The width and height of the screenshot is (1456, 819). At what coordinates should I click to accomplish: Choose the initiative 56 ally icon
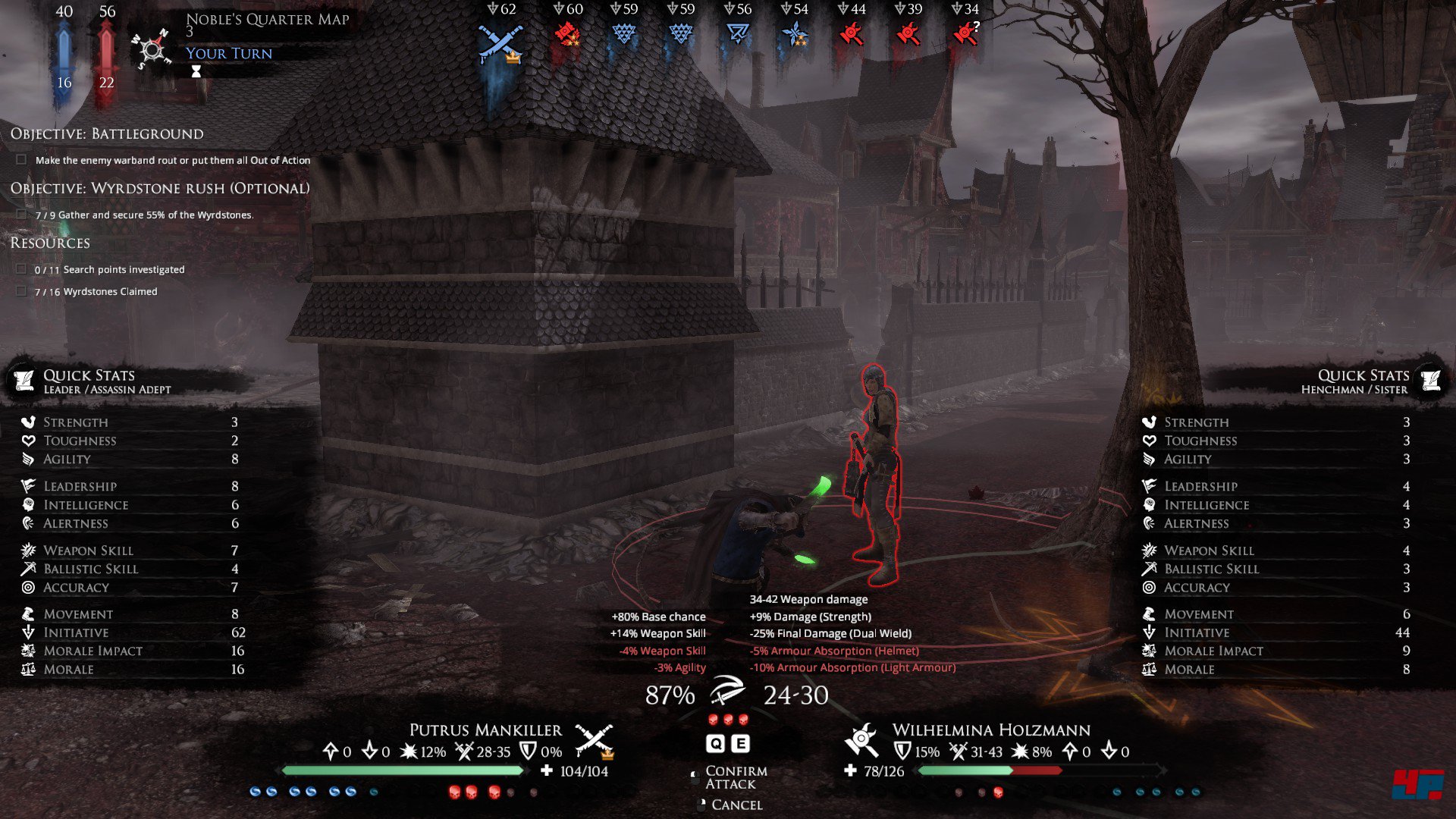pyautogui.click(x=737, y=34)
